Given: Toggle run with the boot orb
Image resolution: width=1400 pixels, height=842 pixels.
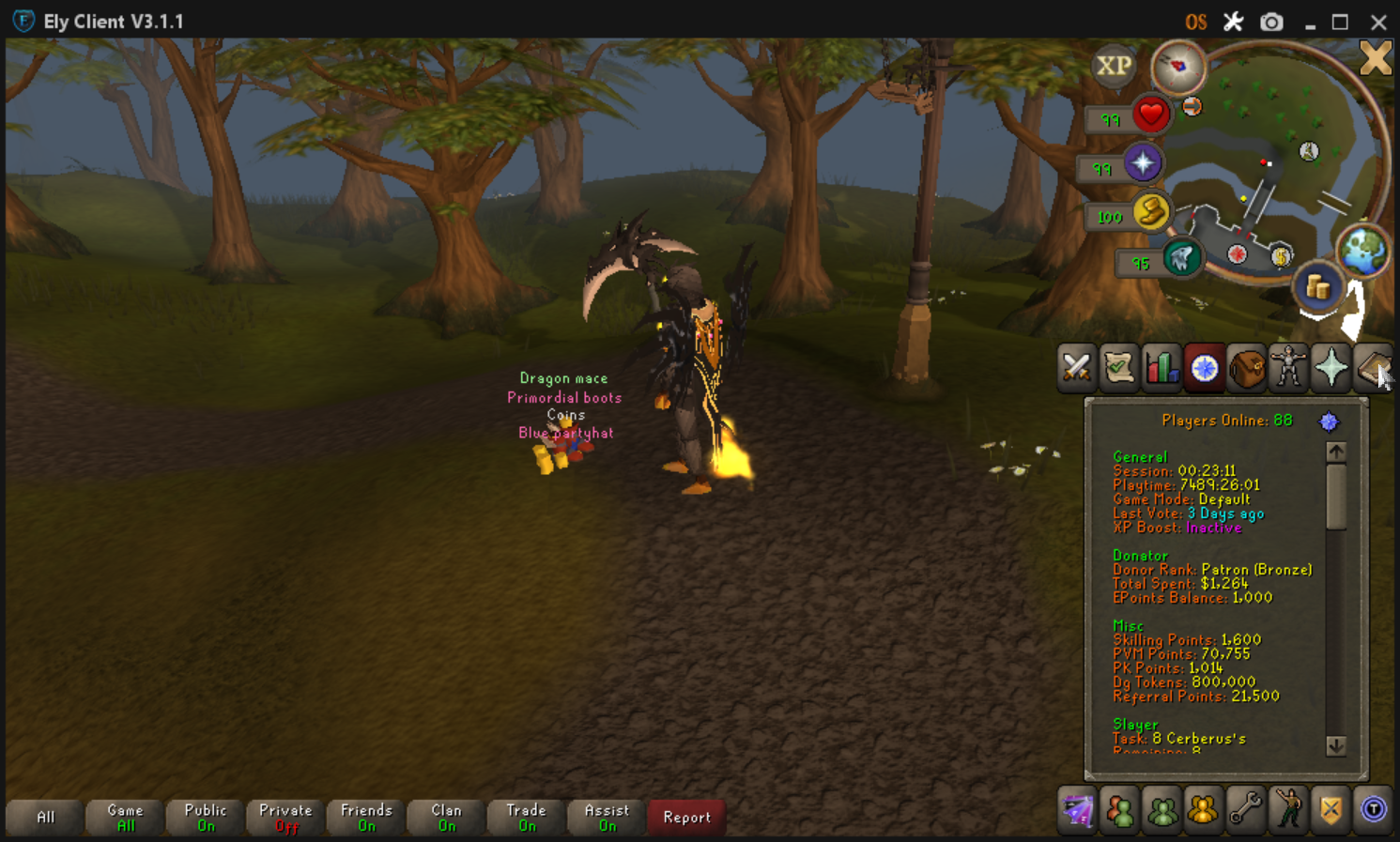Looking at the screenshot, I should click(1150, 214).
